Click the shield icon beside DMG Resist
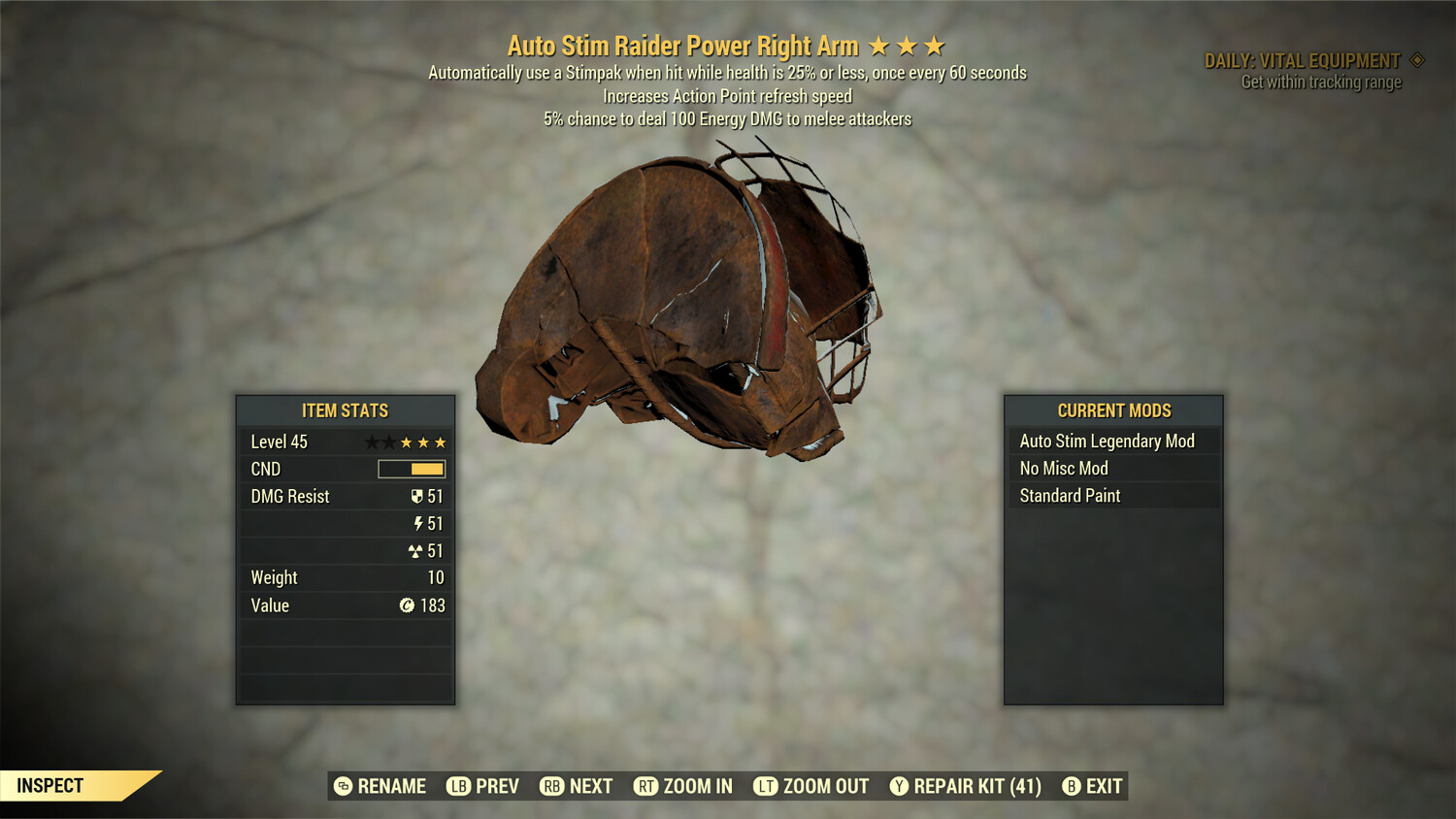 [416, 496]
